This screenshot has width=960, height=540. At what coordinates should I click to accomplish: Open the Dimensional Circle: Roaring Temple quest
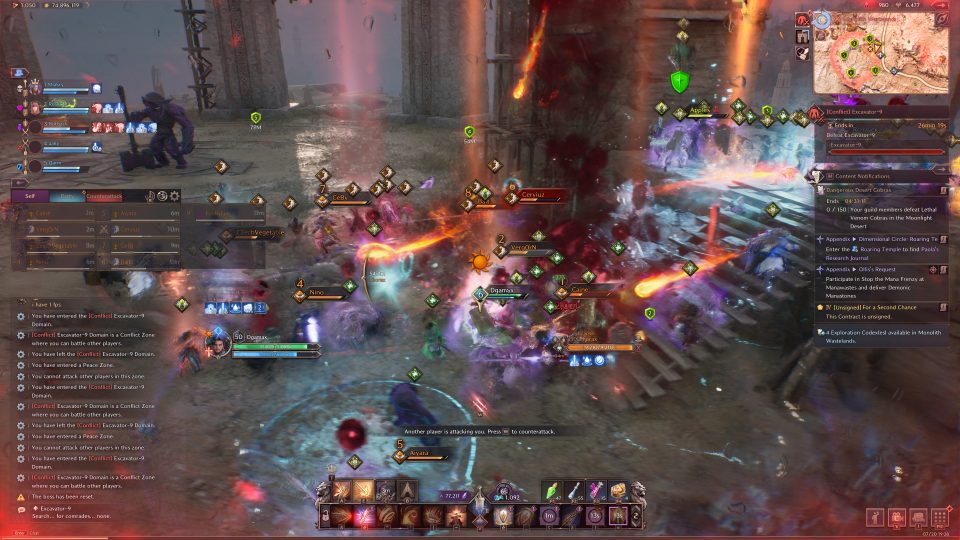pos(880,240)
